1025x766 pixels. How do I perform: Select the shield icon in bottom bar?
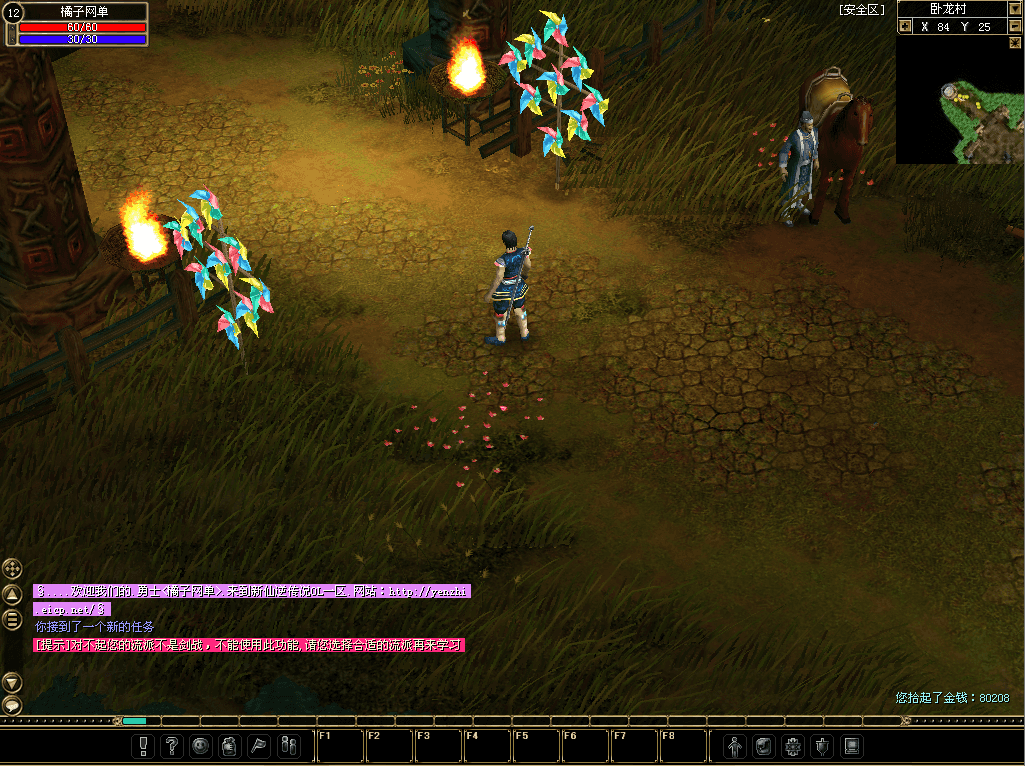[822, 746]
